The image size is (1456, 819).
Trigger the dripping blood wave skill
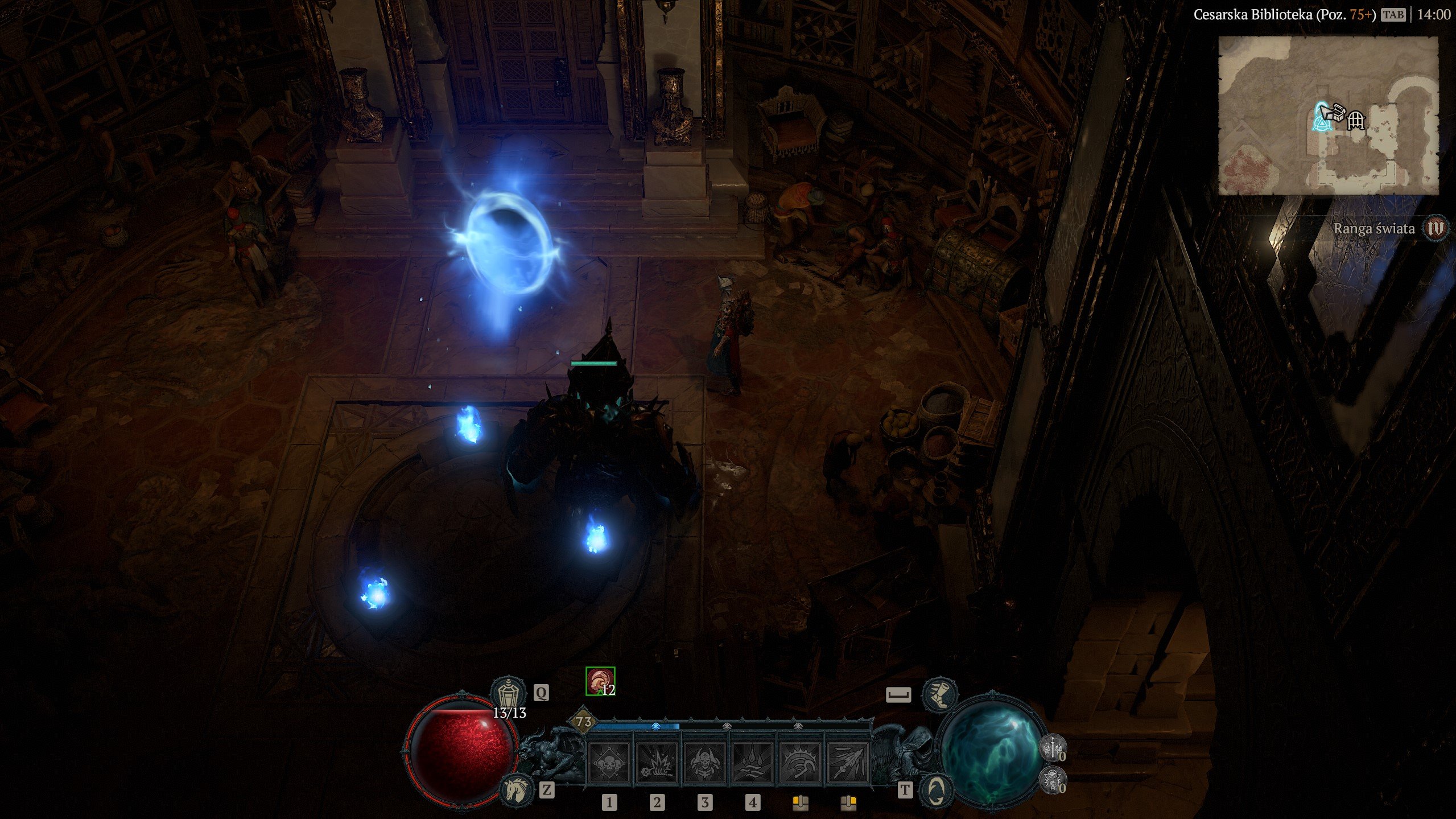(x=752, y=761)
